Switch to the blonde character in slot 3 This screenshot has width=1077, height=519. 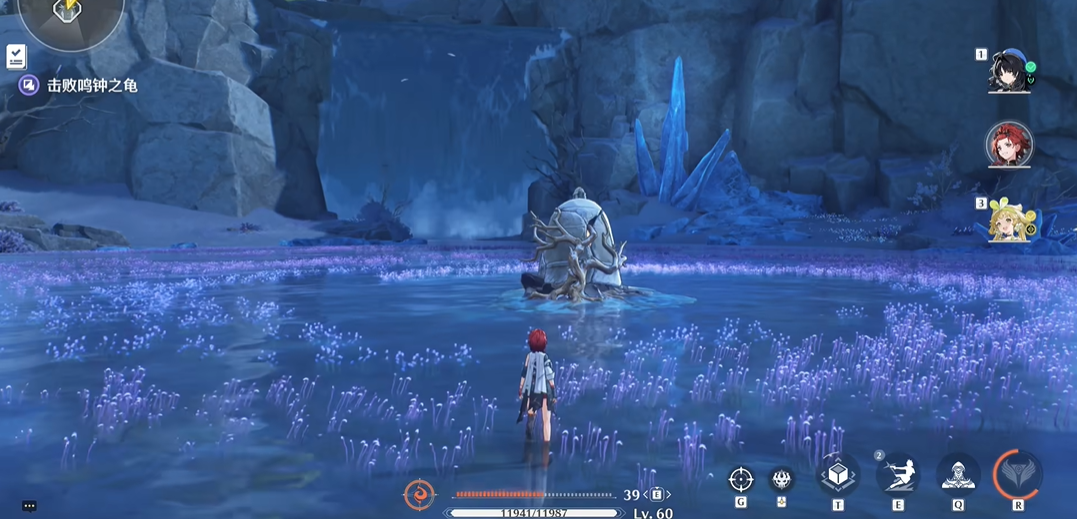coord(1009,219)
